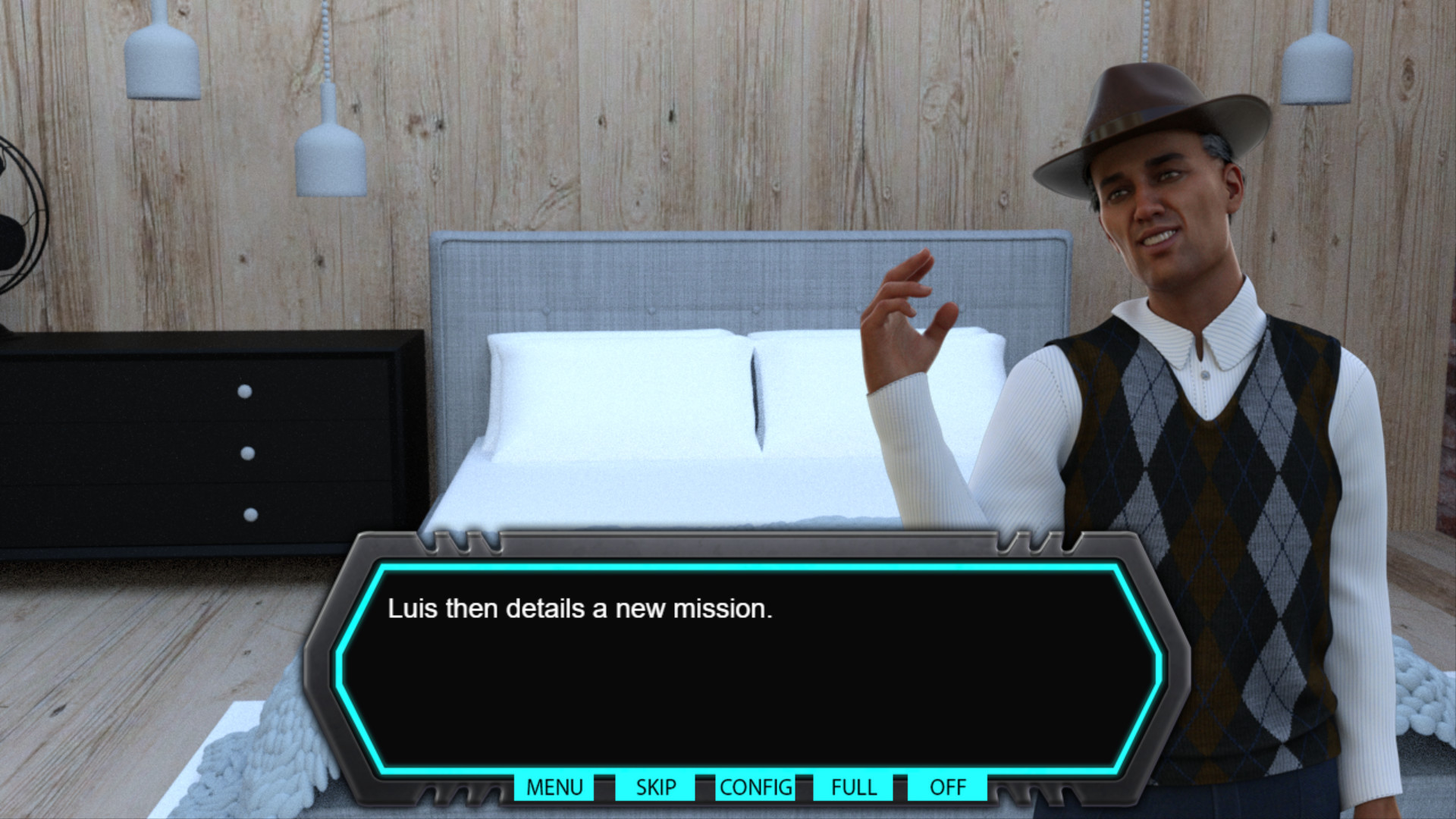Screen dimensions: 1456x819
Task: Activate the SKIP dialogue button
Action: [x=655, y=787]
